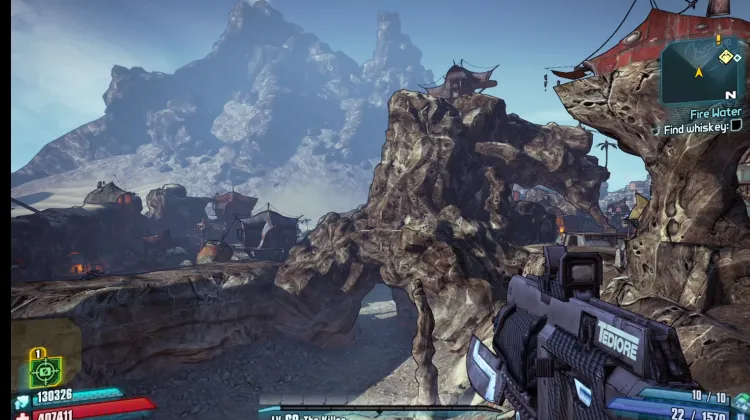750x420 pixels.
Task: Tick the Find whiskey objective checkbox
Action: [736, 127]
